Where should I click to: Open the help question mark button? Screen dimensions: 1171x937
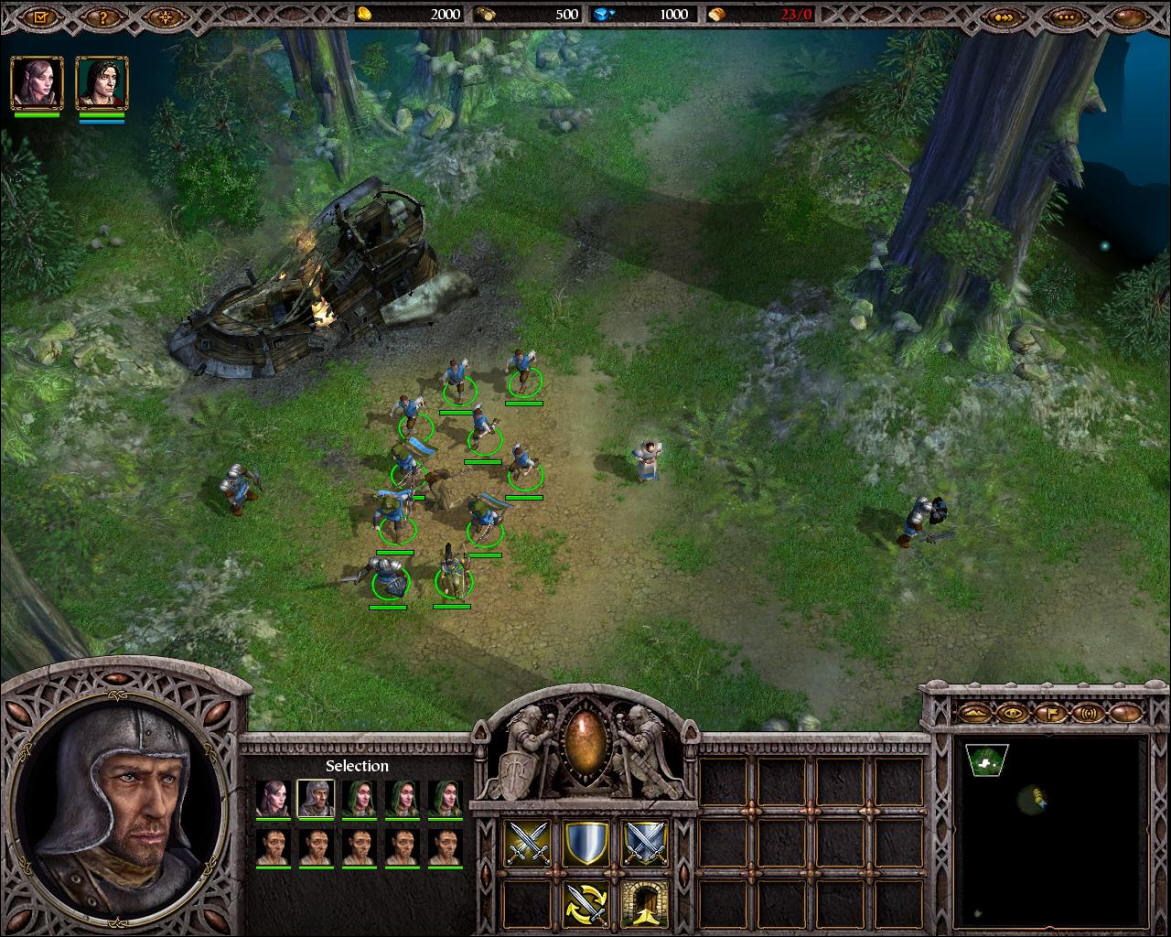tap(103, 16)
